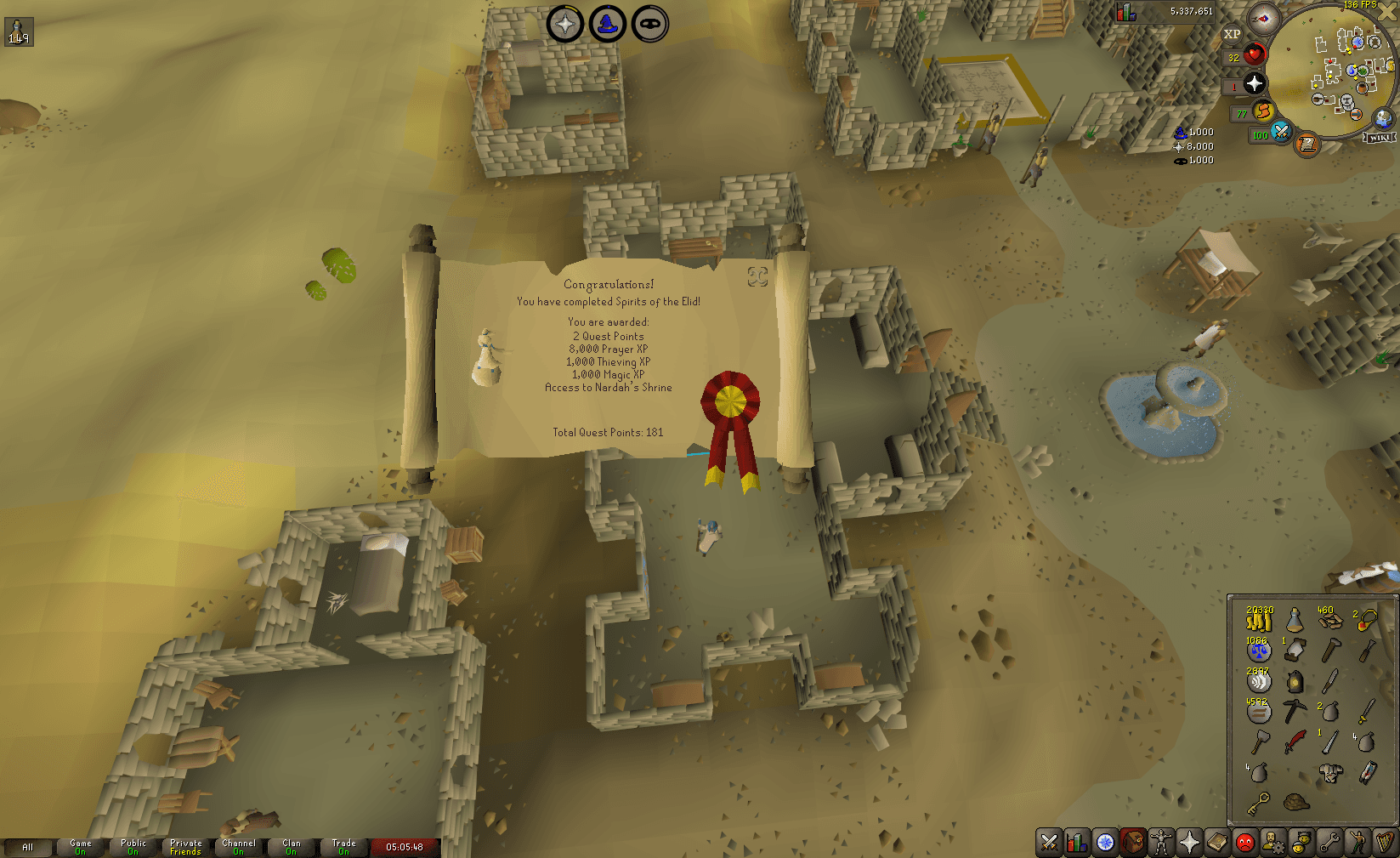Open the world map globe
Viewport: 1400px width, 858px height.
click(x=1383, y=118)
